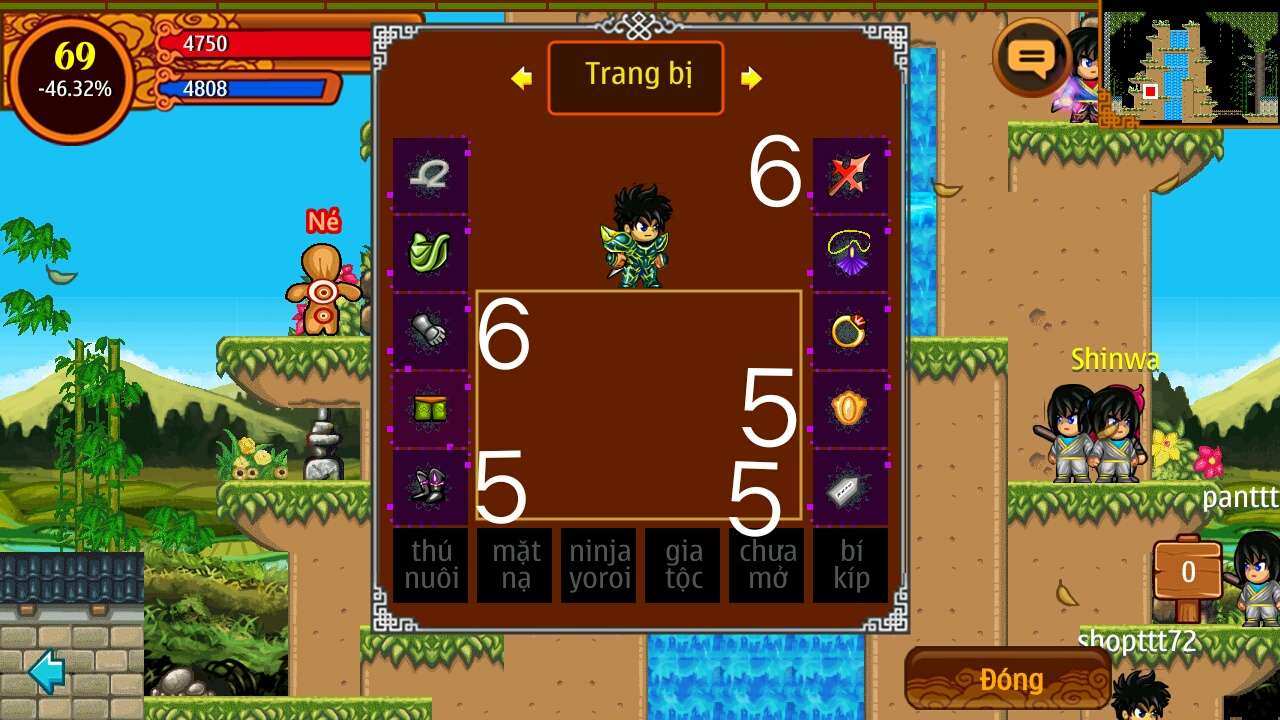Select the headband equipment slot
Screen dimensions: 1280x720
[x=430, y=175]
